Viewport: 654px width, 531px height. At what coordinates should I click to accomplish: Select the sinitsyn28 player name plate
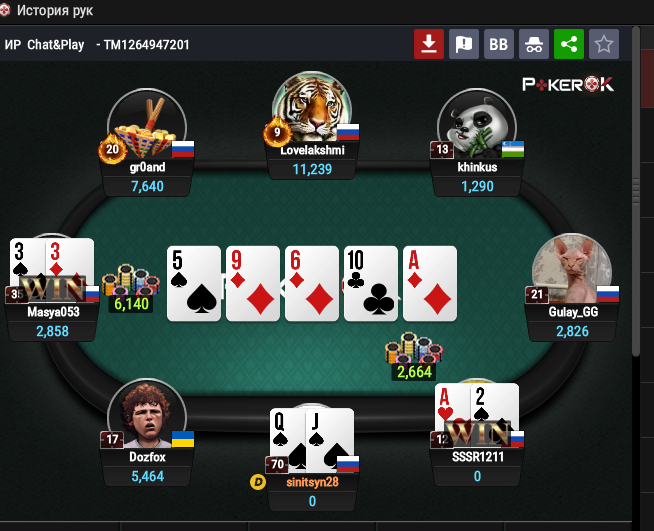[x=312, y=491]
